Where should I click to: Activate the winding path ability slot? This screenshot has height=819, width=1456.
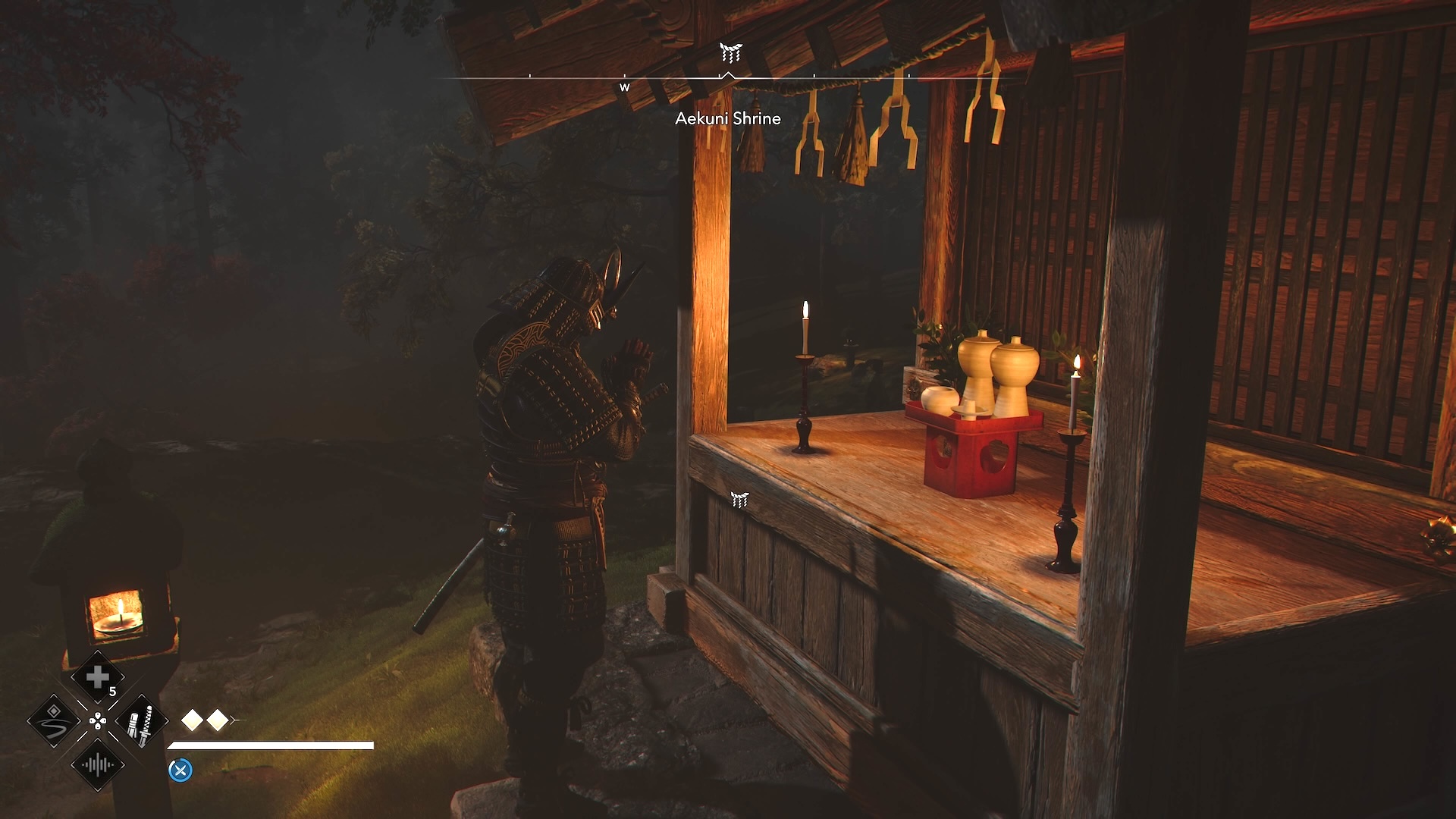tap(55, 721)
